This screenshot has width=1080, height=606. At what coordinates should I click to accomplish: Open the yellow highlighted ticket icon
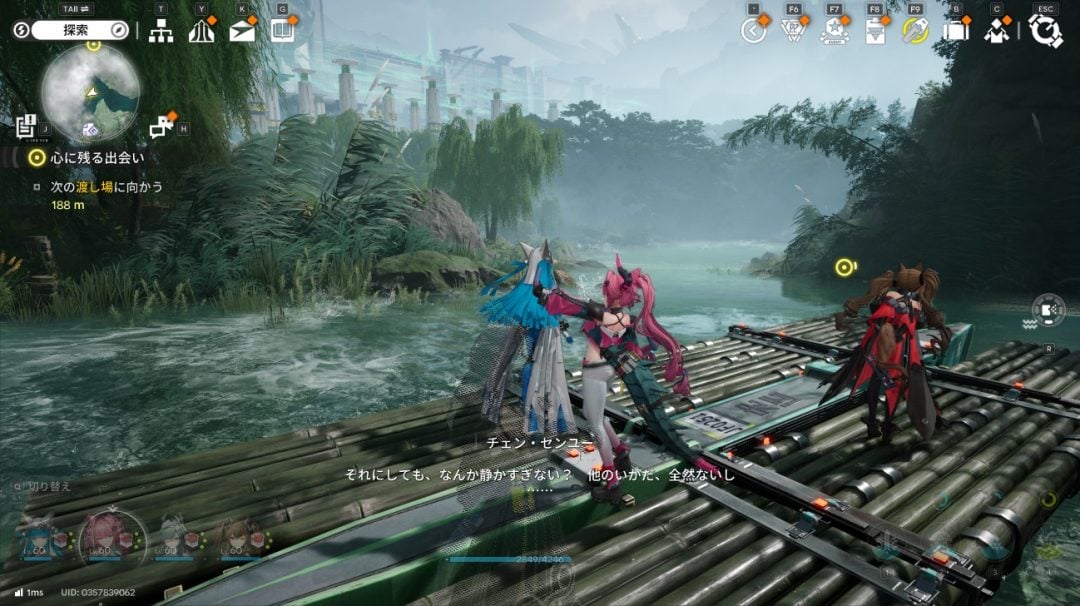click(x=914, y=31)
